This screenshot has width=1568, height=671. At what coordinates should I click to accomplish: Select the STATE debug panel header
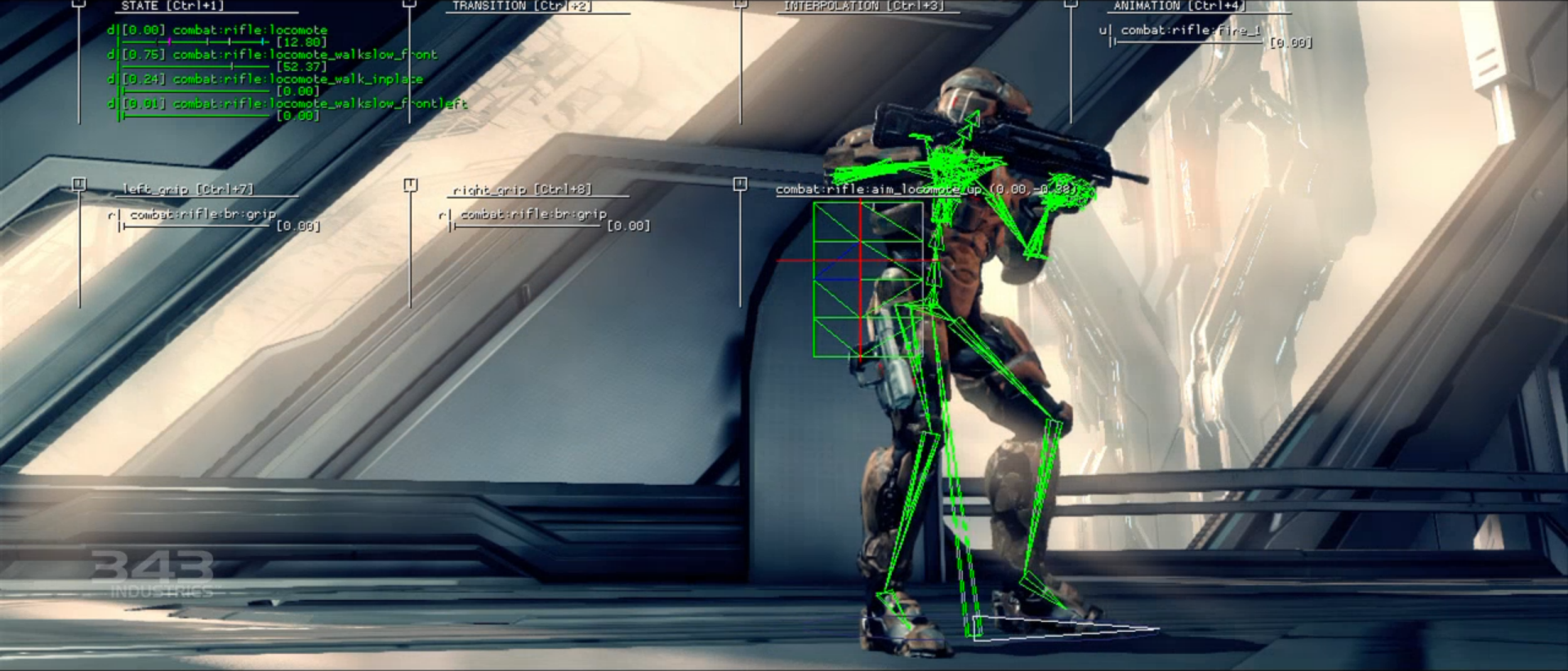(x=172, y=6)
